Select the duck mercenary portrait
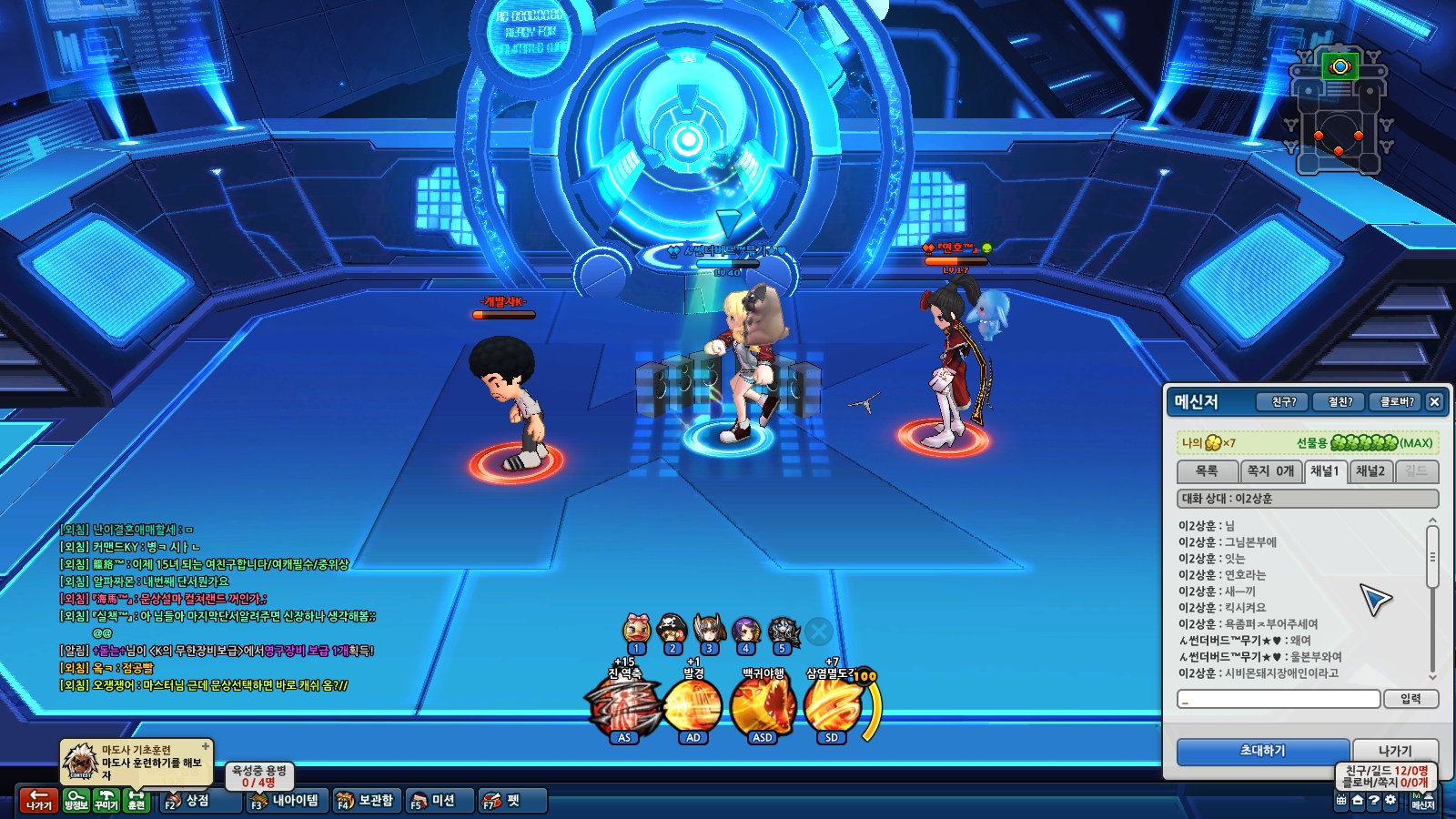This screenshot has height=819, width=1456. tap(637, 629)
